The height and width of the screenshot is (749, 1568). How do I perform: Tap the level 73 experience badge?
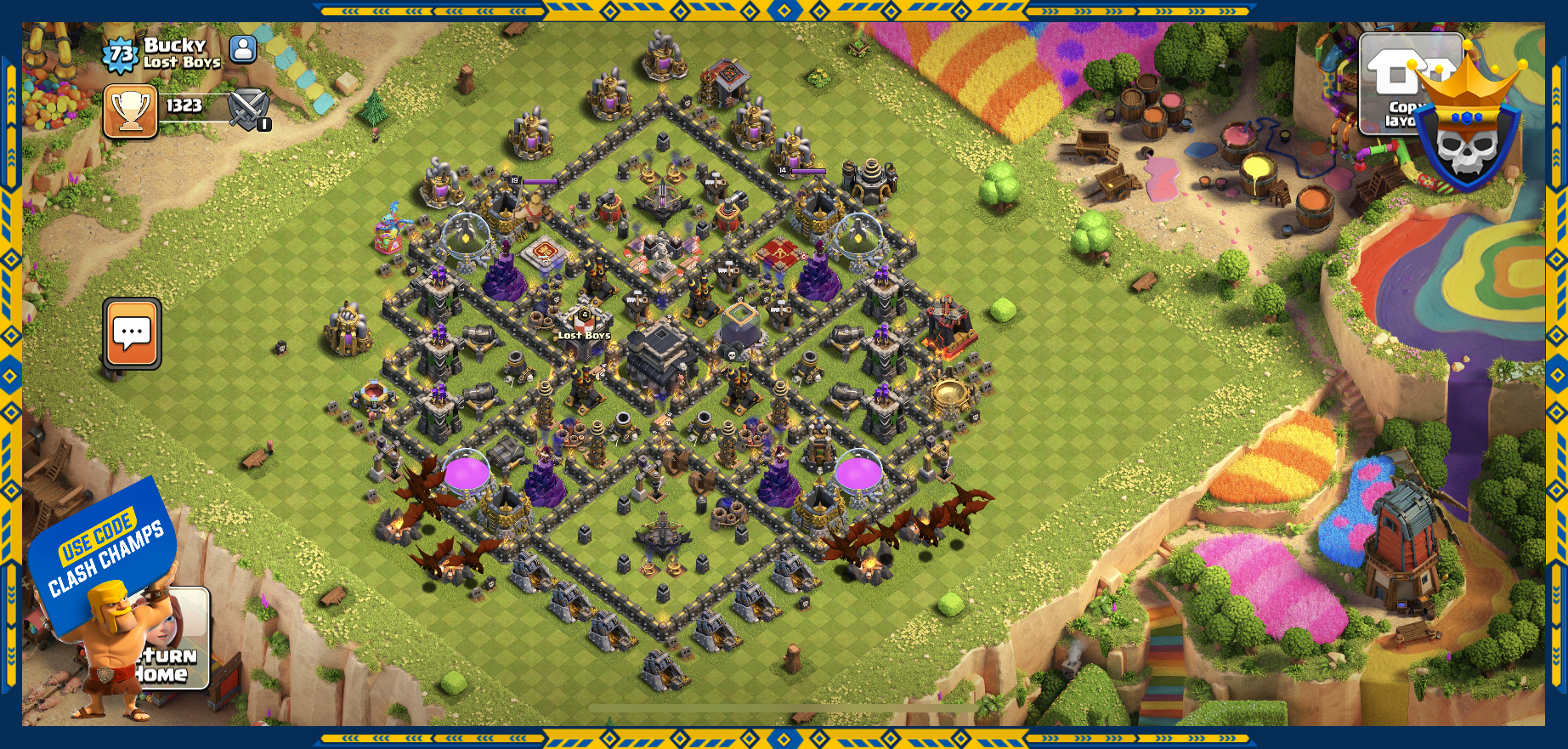click(121, 54)
